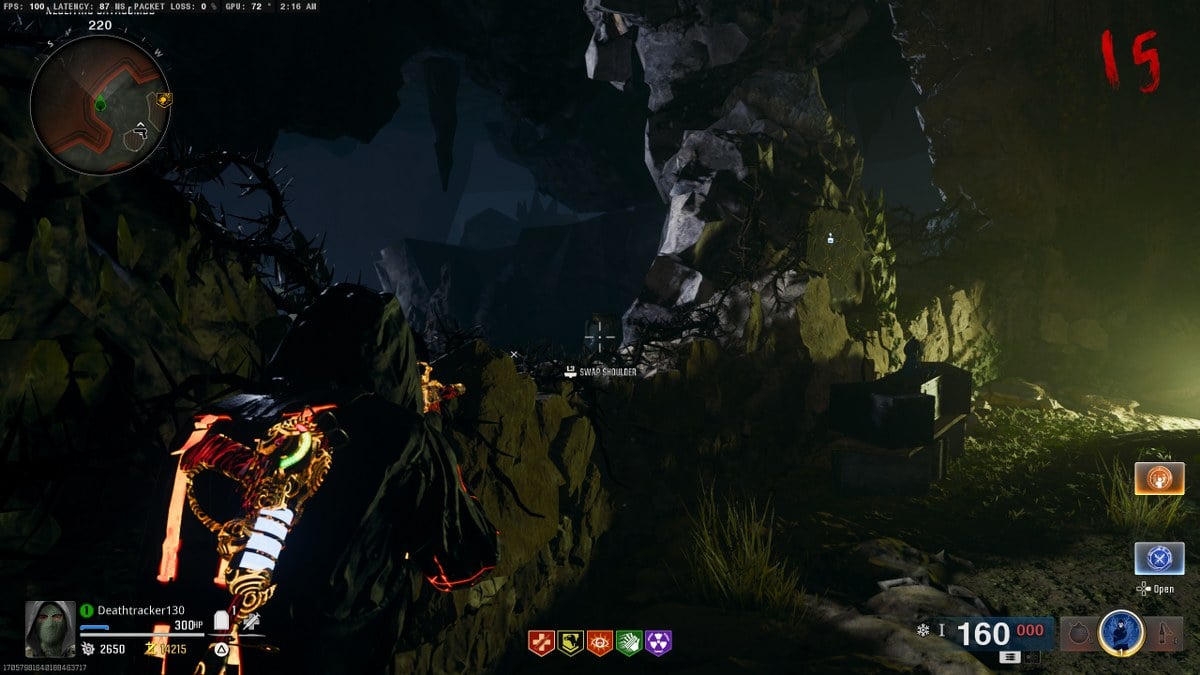Use the orange GobbleGum slot
Viewport: 1200px width, 675px height.
tap(1159, 478)
